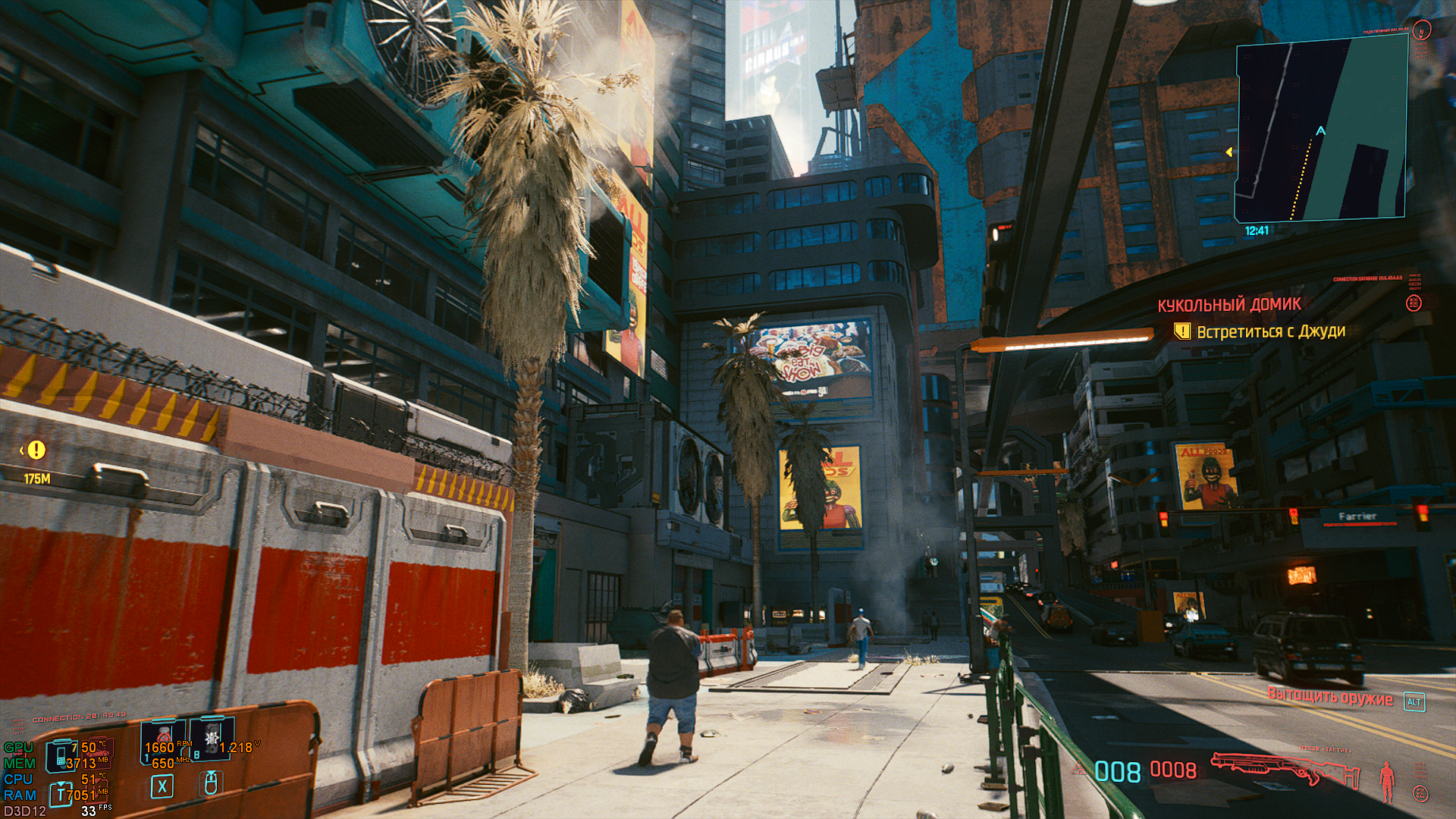The image size is (1456, 819).
Task: Open the minimap in the corner
Action: coord(1322,132)
